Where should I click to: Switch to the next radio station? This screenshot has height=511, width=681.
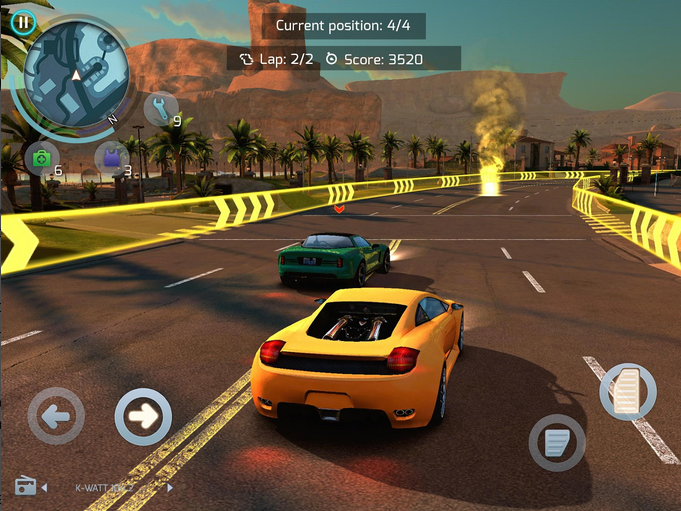point(170,488)
